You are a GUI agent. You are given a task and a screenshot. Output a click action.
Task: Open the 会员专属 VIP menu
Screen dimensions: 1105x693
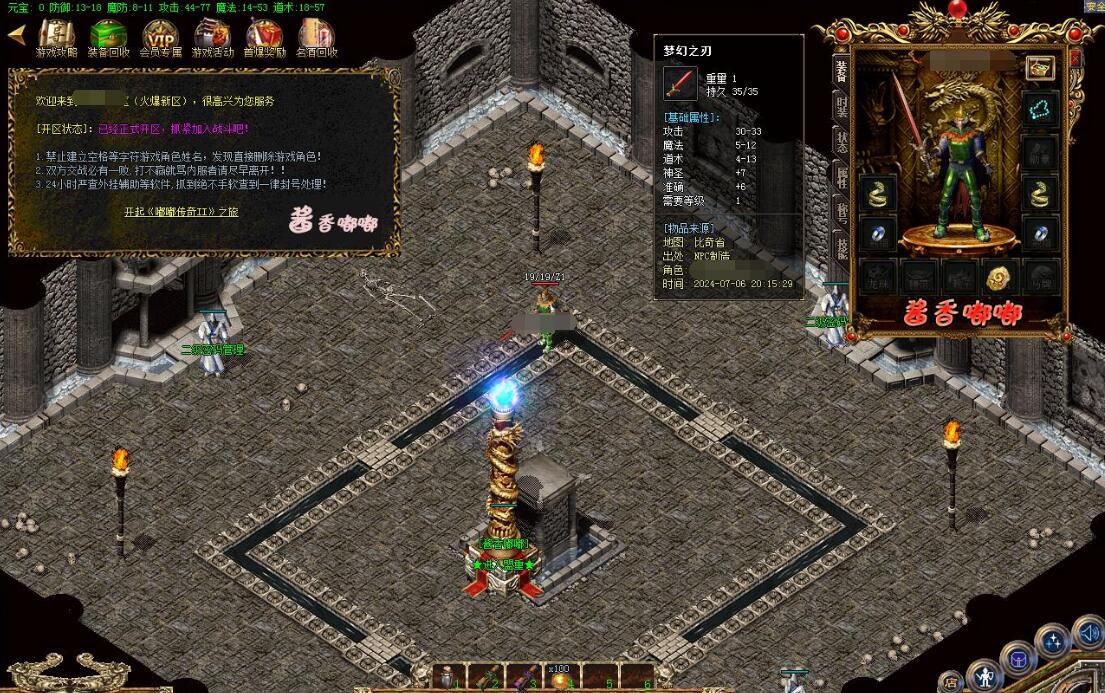tap(160, 38)
